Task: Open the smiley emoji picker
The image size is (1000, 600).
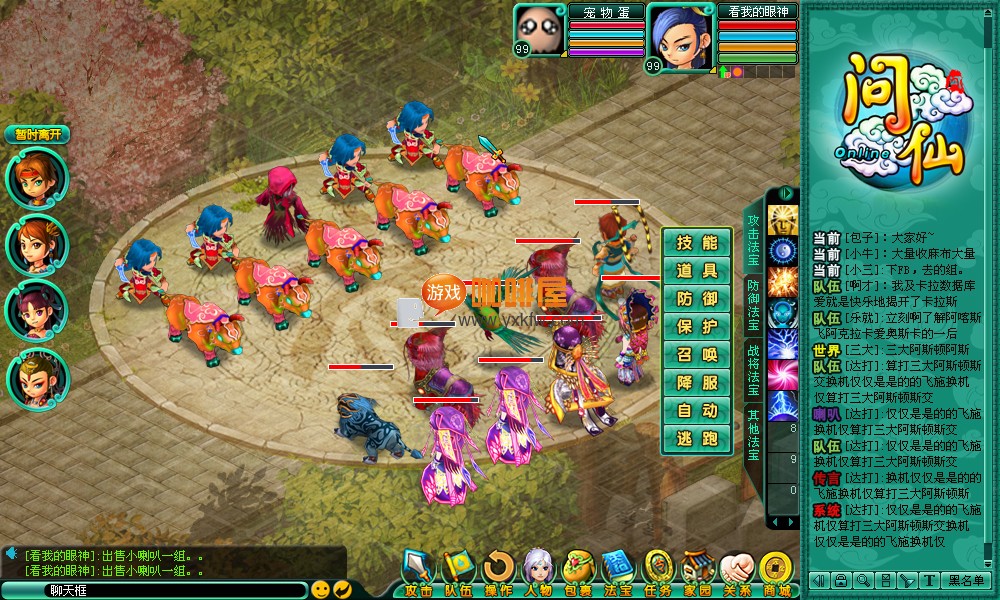Action: [320, 589]
